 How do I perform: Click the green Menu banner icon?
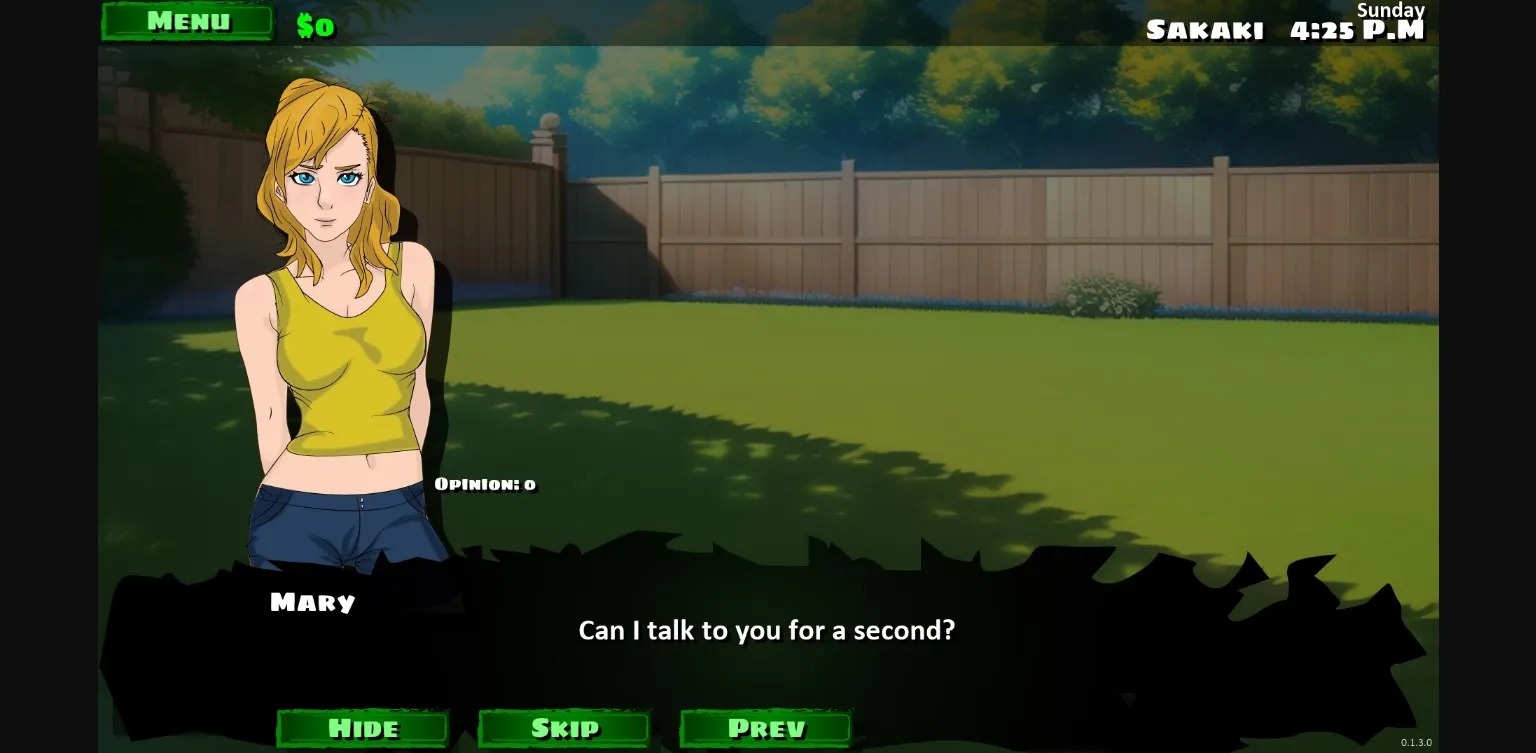tap(189, 21)
